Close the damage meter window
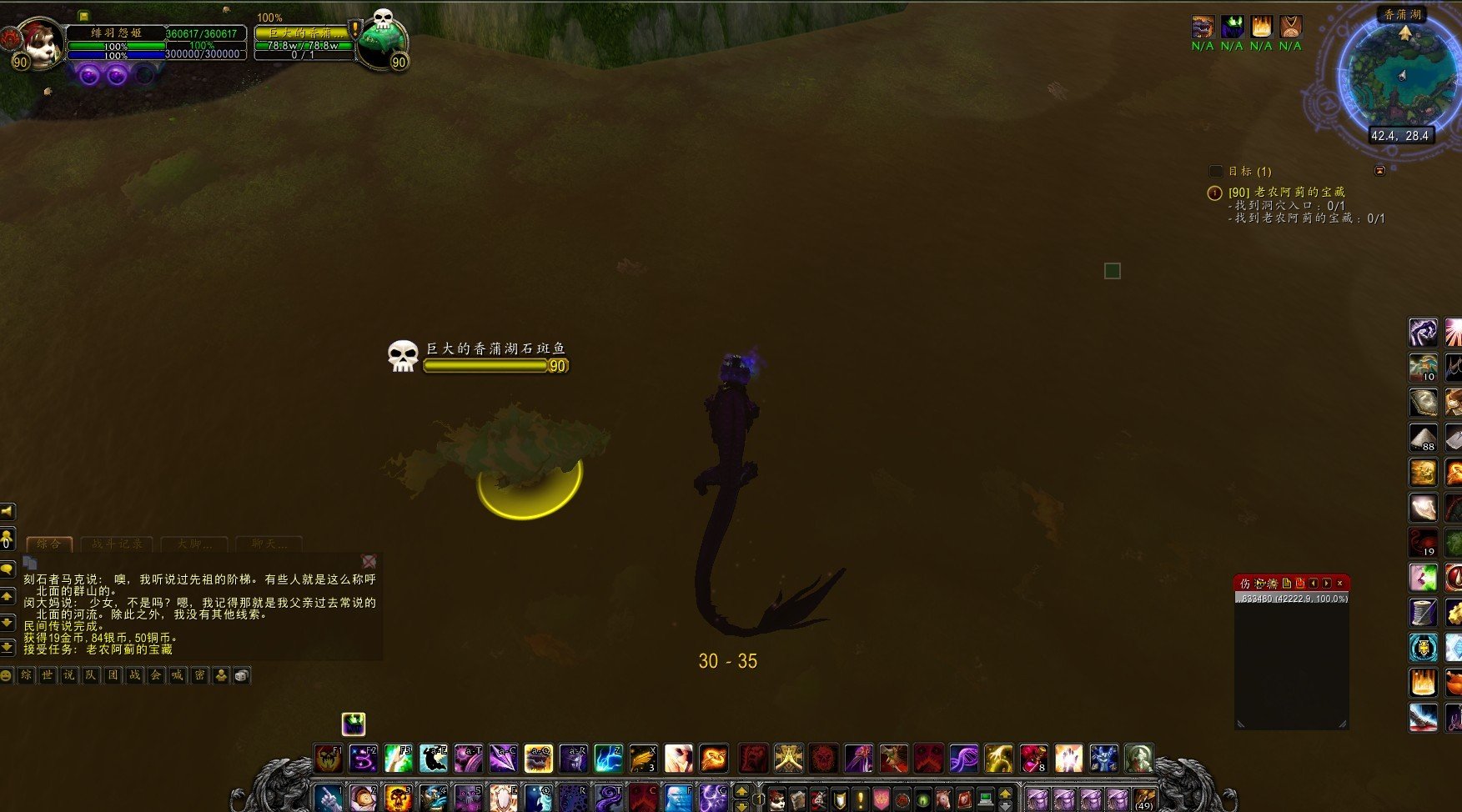This screenshot has width=1462, height=812. (x=1339, y=583)
